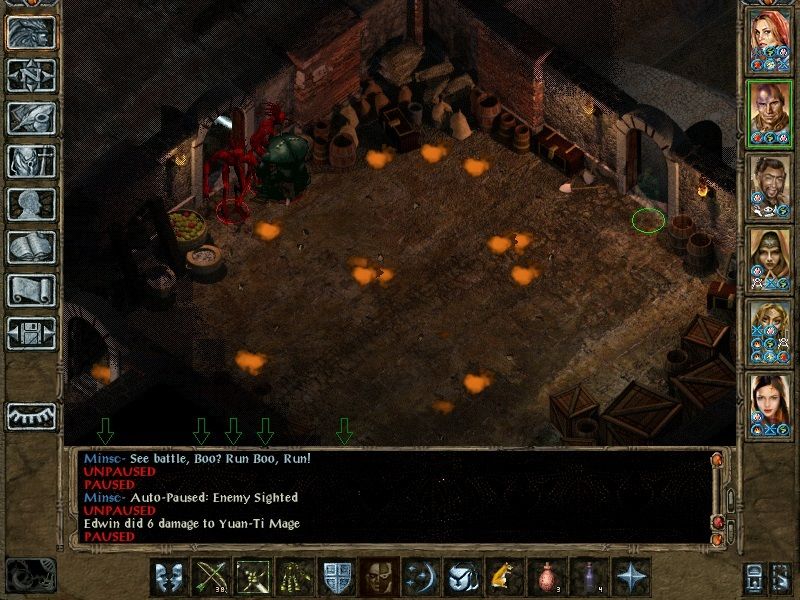Open the priest scroll
The width and height of the screenshot is (800, 600).
pos(31,290)
